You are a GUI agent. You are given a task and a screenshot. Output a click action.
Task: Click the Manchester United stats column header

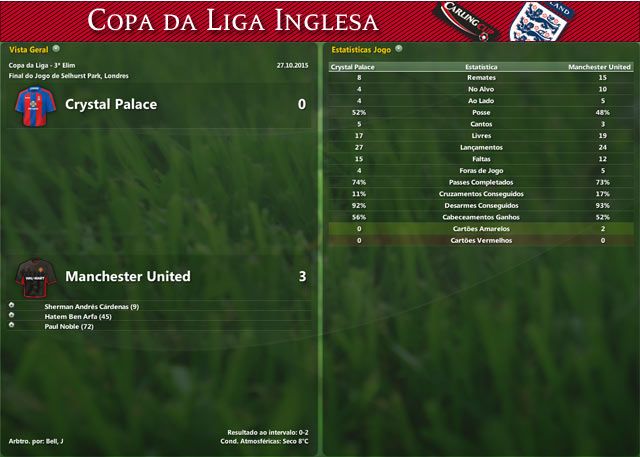599,67
